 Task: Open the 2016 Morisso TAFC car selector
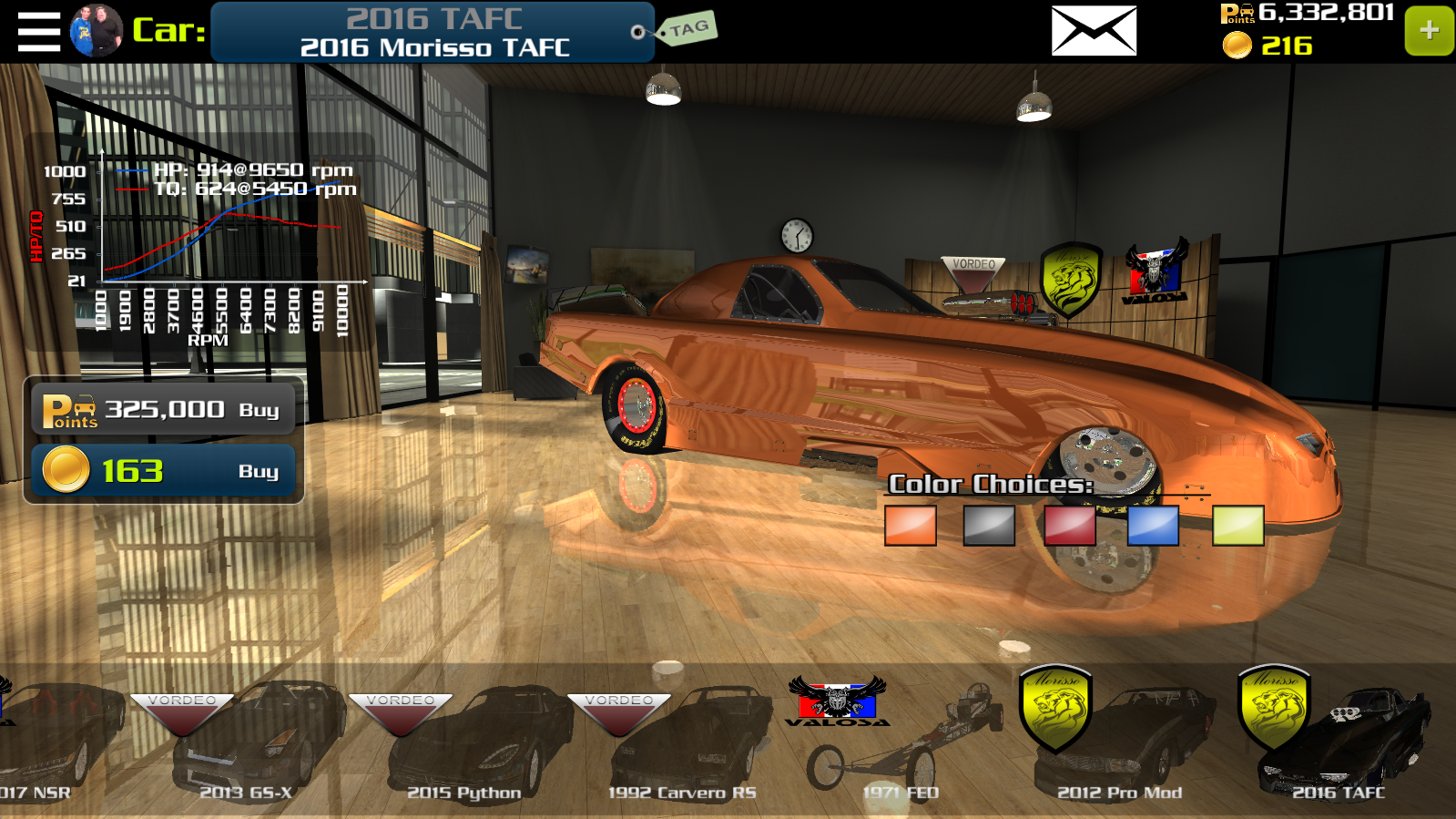433,32
